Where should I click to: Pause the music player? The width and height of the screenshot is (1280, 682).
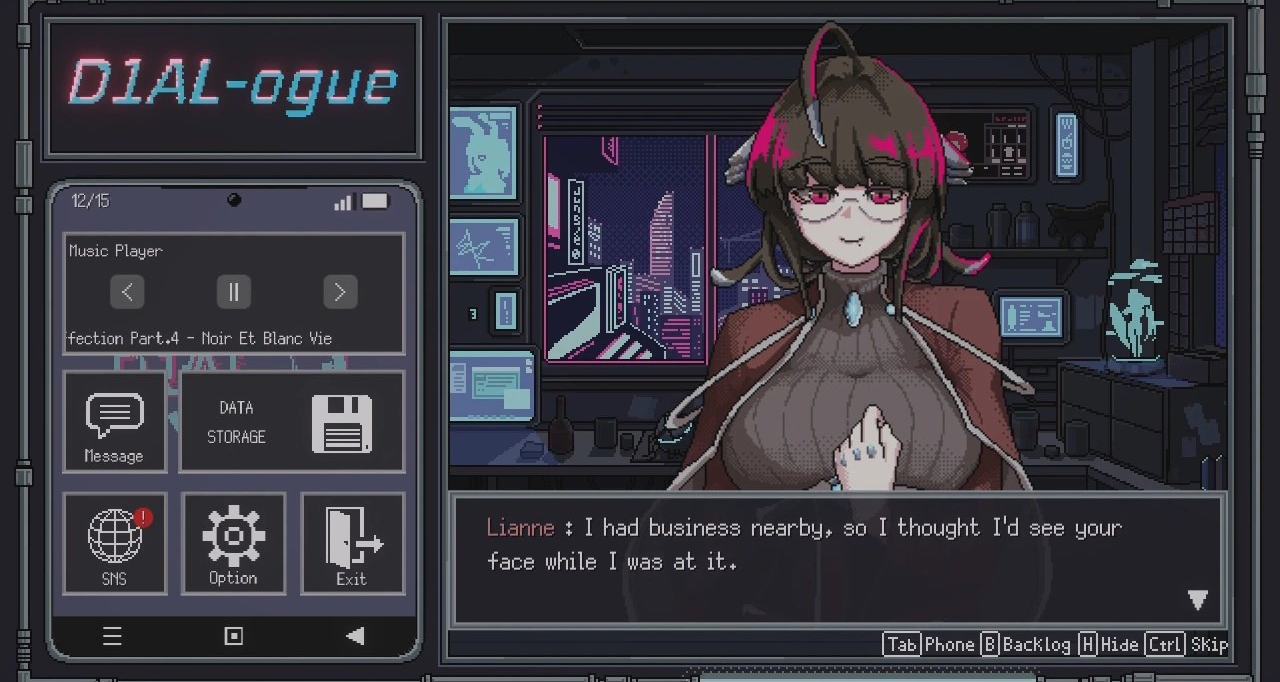(233, 292)
